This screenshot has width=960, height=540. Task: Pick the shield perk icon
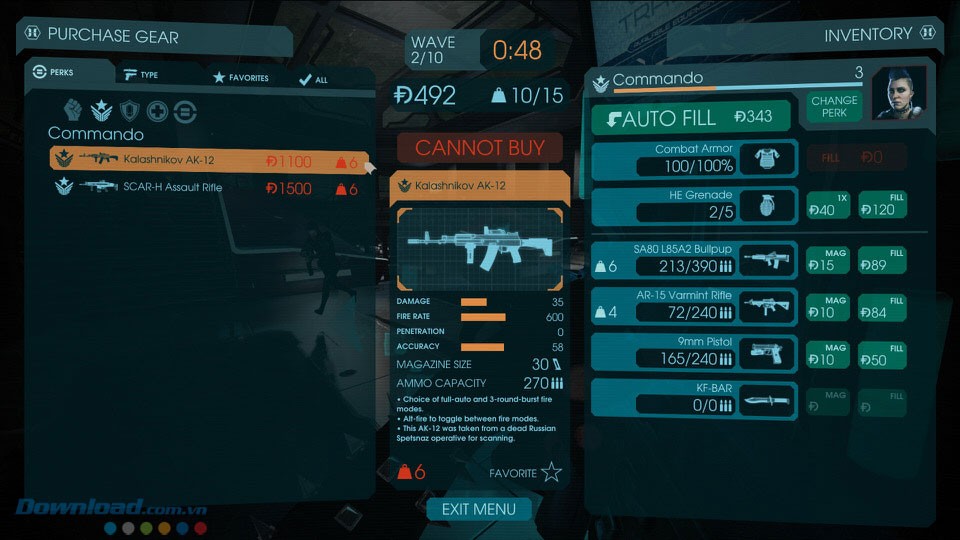pyautogui.click(x=130, y=112)
